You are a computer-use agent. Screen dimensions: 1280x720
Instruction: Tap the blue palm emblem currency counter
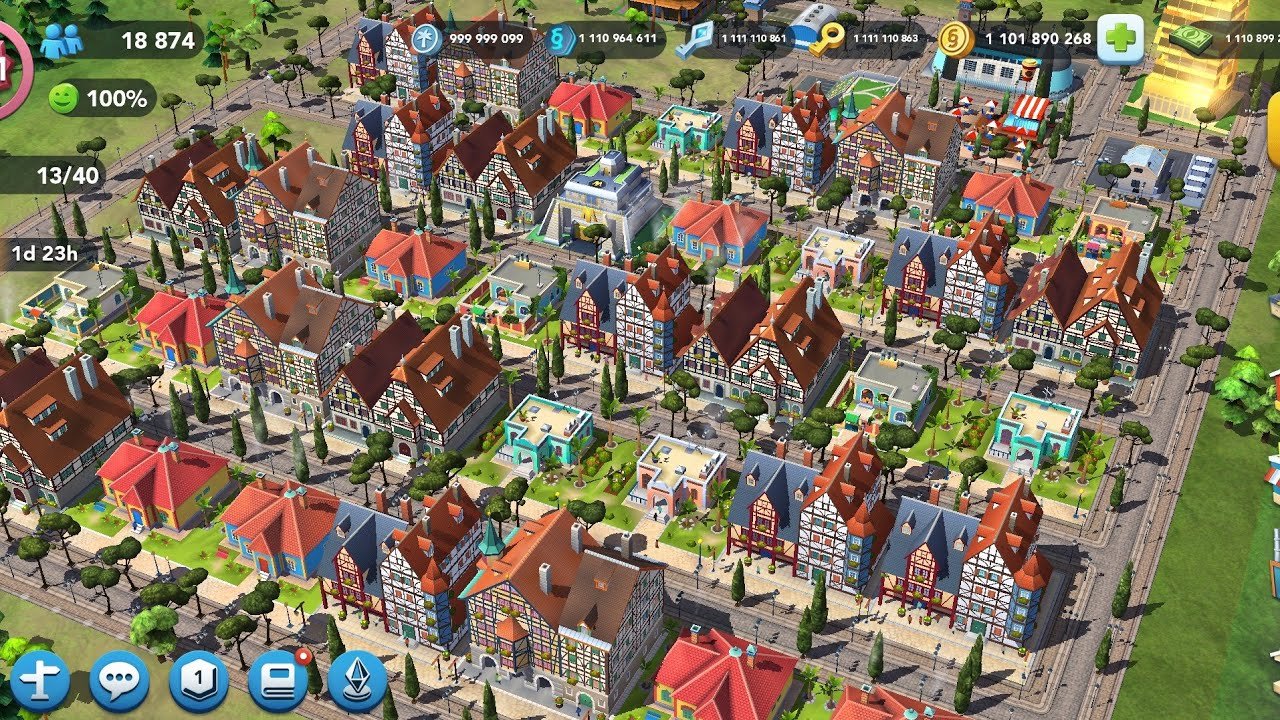point(472,39)
